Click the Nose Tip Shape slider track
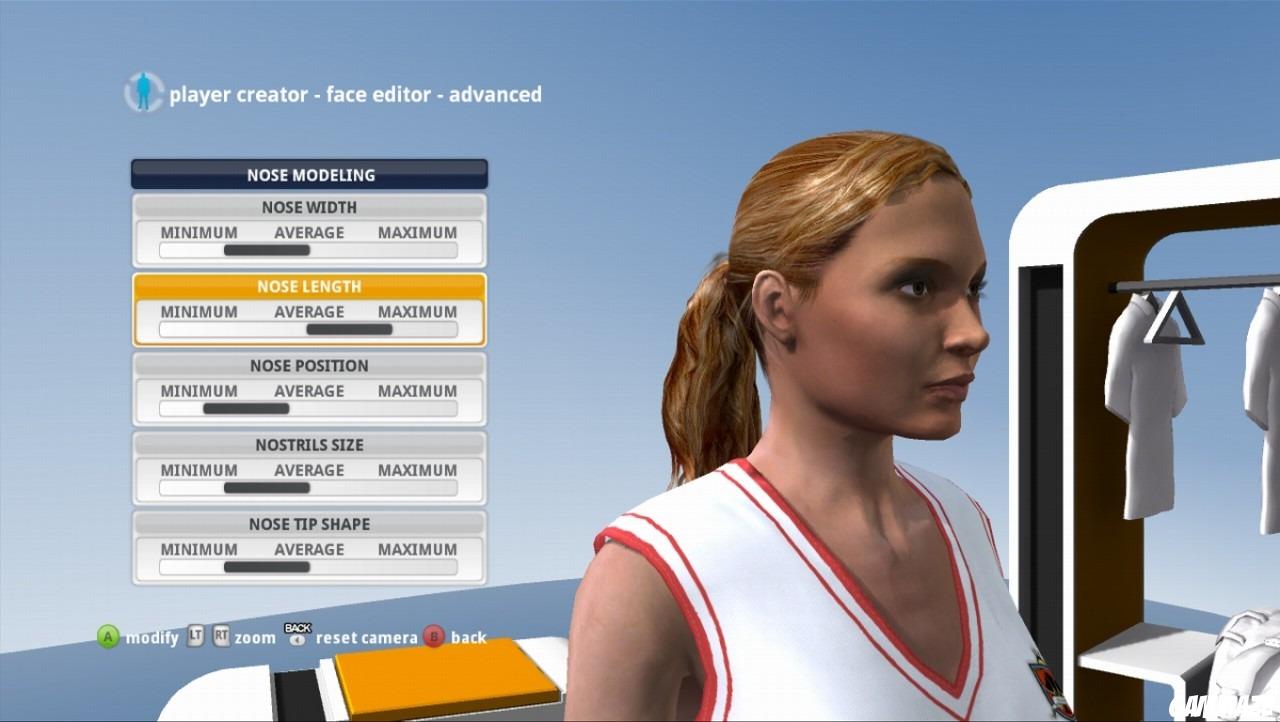 (308, 567)
